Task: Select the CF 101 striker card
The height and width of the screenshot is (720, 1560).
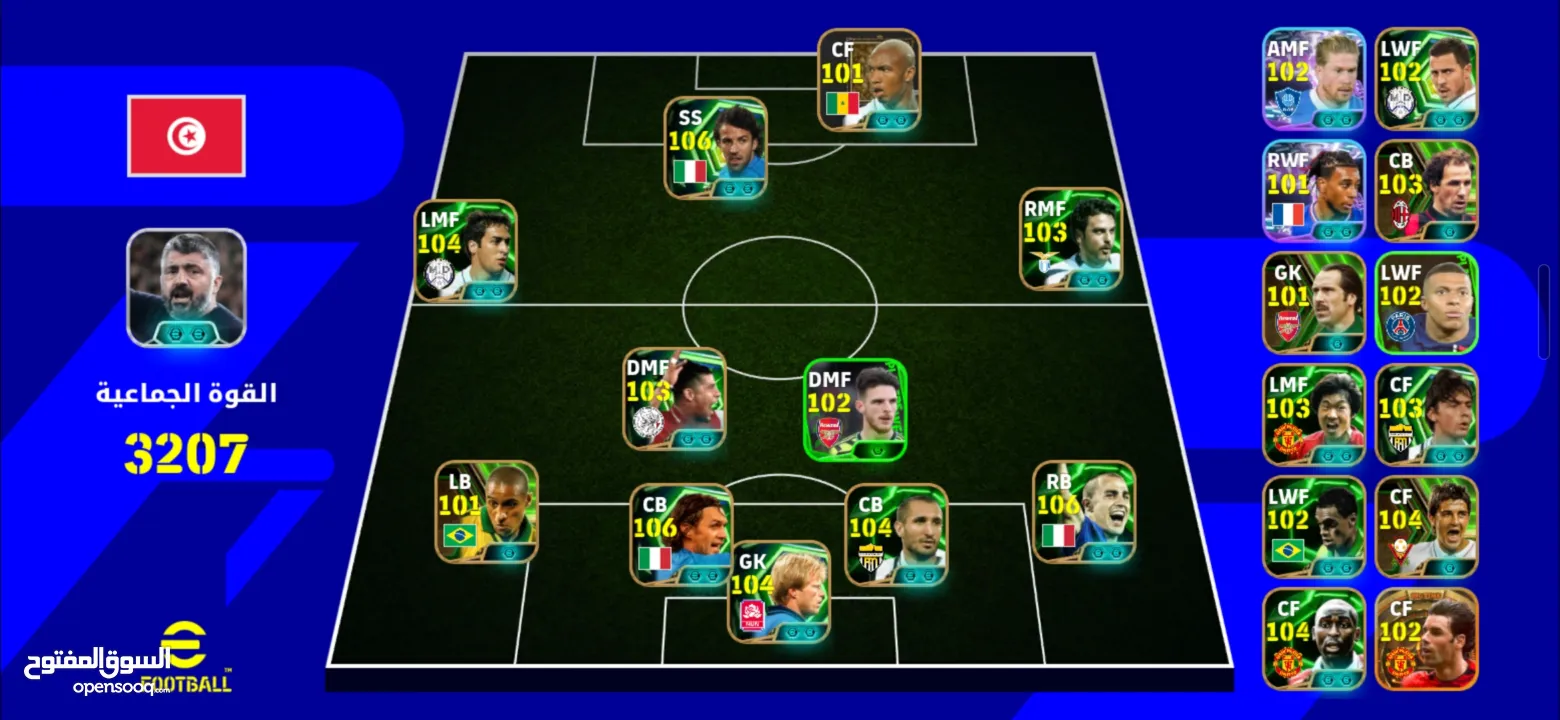Action: coord(869,79)
